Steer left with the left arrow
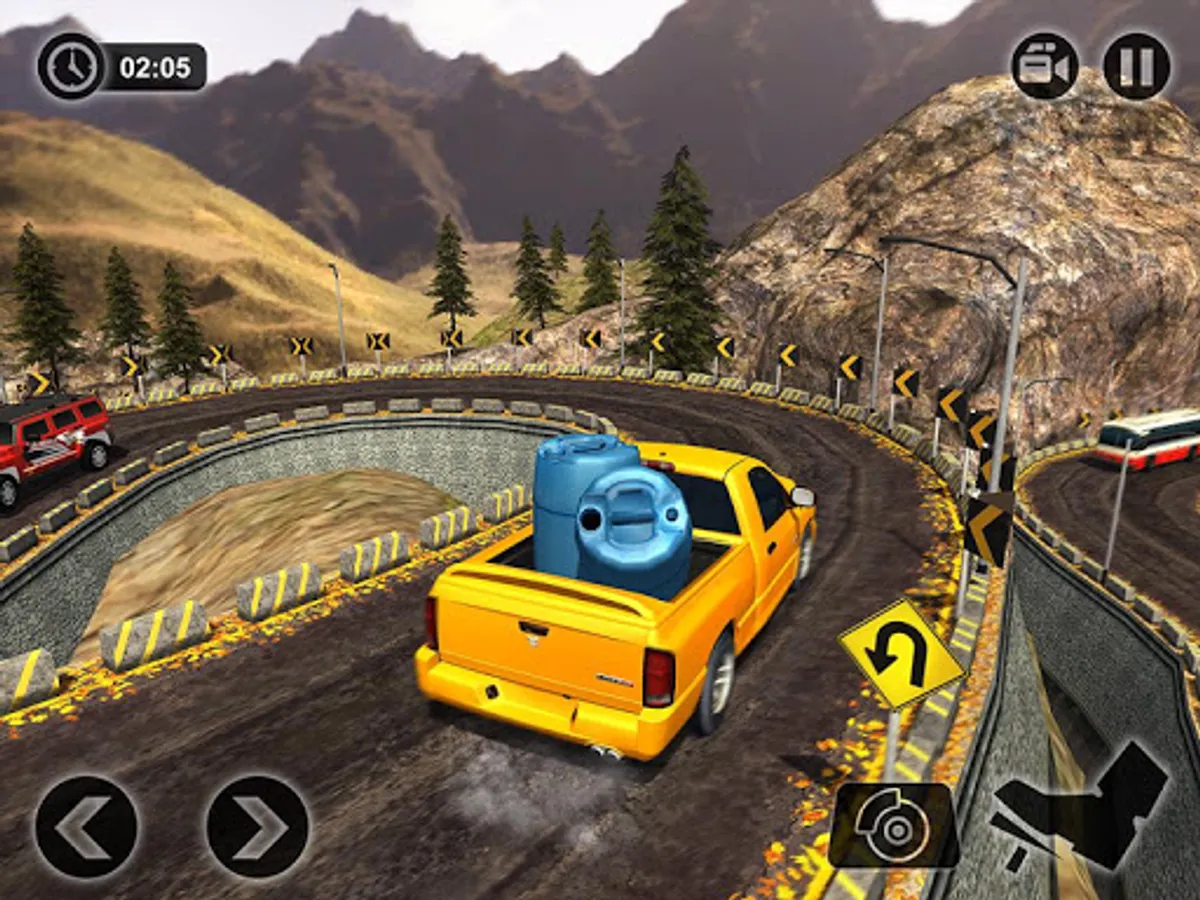Viewport: 1200px width, 900px height. coord(87,827)
